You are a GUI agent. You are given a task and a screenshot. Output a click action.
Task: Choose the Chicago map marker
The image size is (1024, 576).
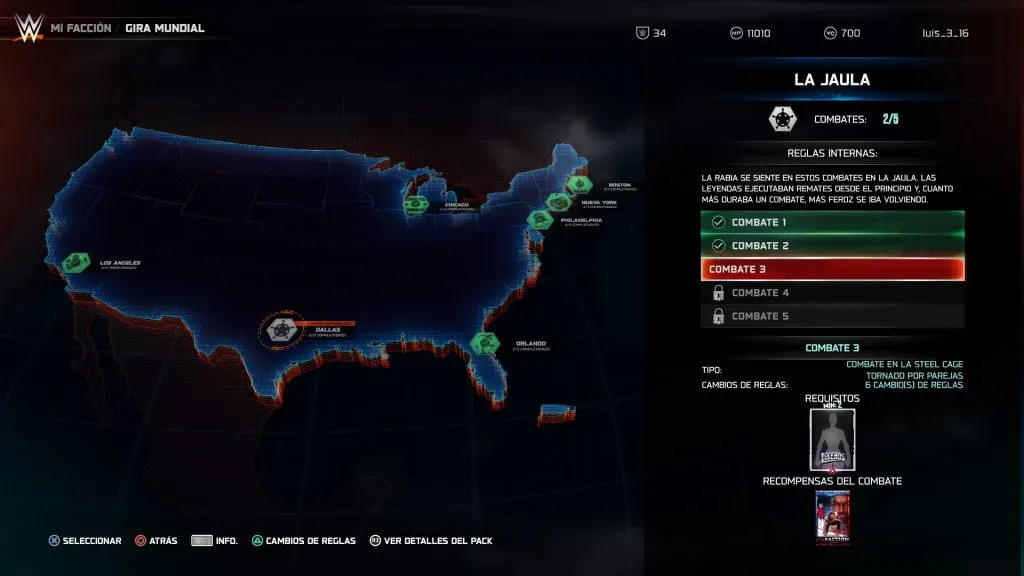[x=414, y=203]
